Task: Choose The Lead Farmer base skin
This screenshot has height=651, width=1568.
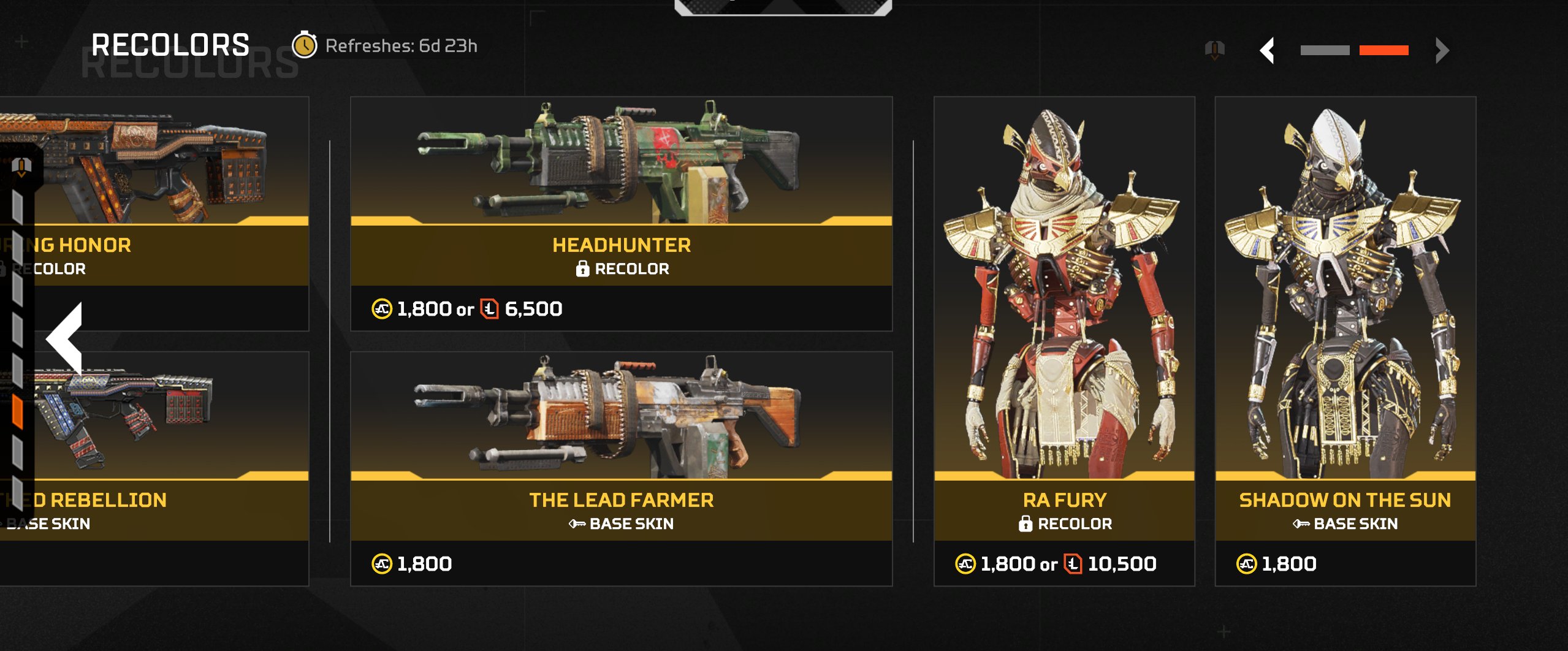Action: click(621, 468)
